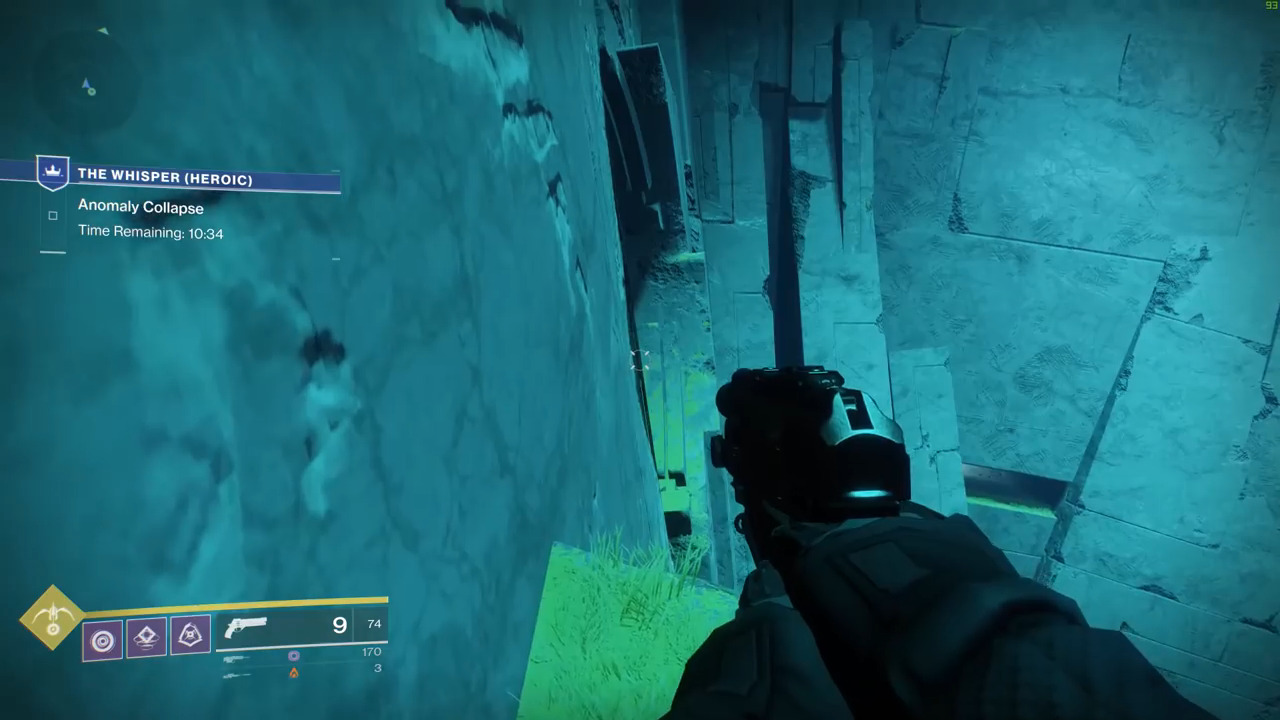Select the equipped hand cannon weapon

click(x=247, y=627)
